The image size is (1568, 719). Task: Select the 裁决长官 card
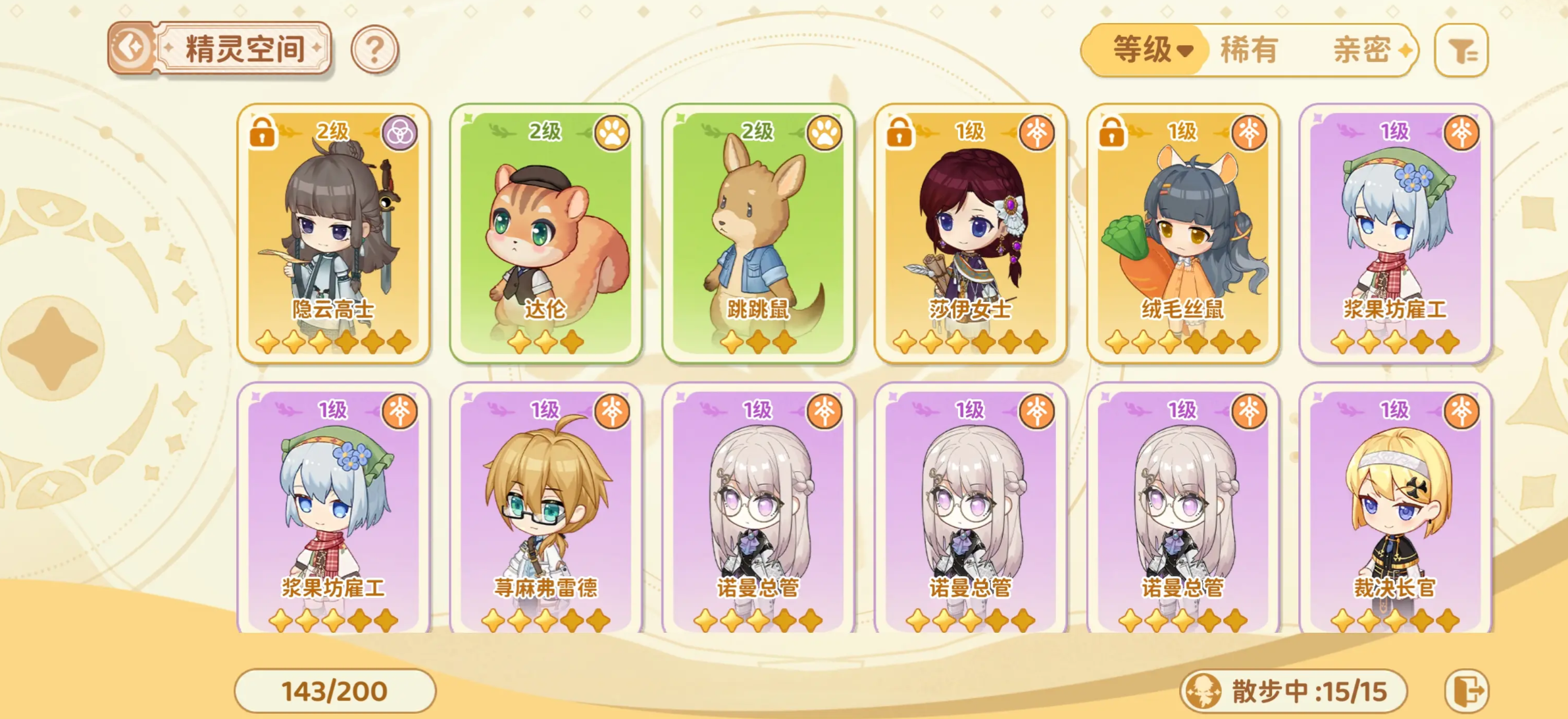(1395, 509)
